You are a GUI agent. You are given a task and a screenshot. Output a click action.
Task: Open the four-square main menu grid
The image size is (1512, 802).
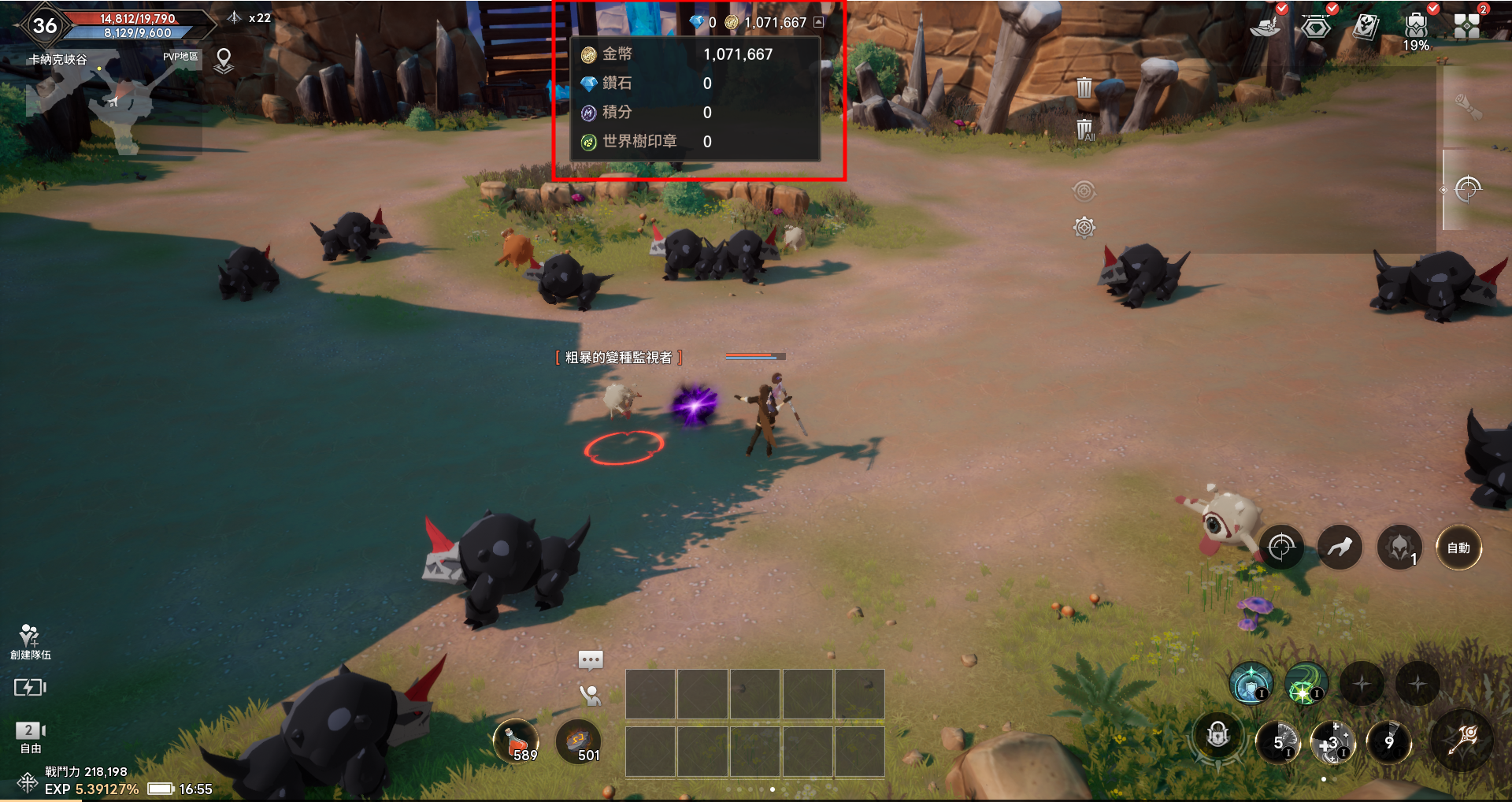point(1466,25)
